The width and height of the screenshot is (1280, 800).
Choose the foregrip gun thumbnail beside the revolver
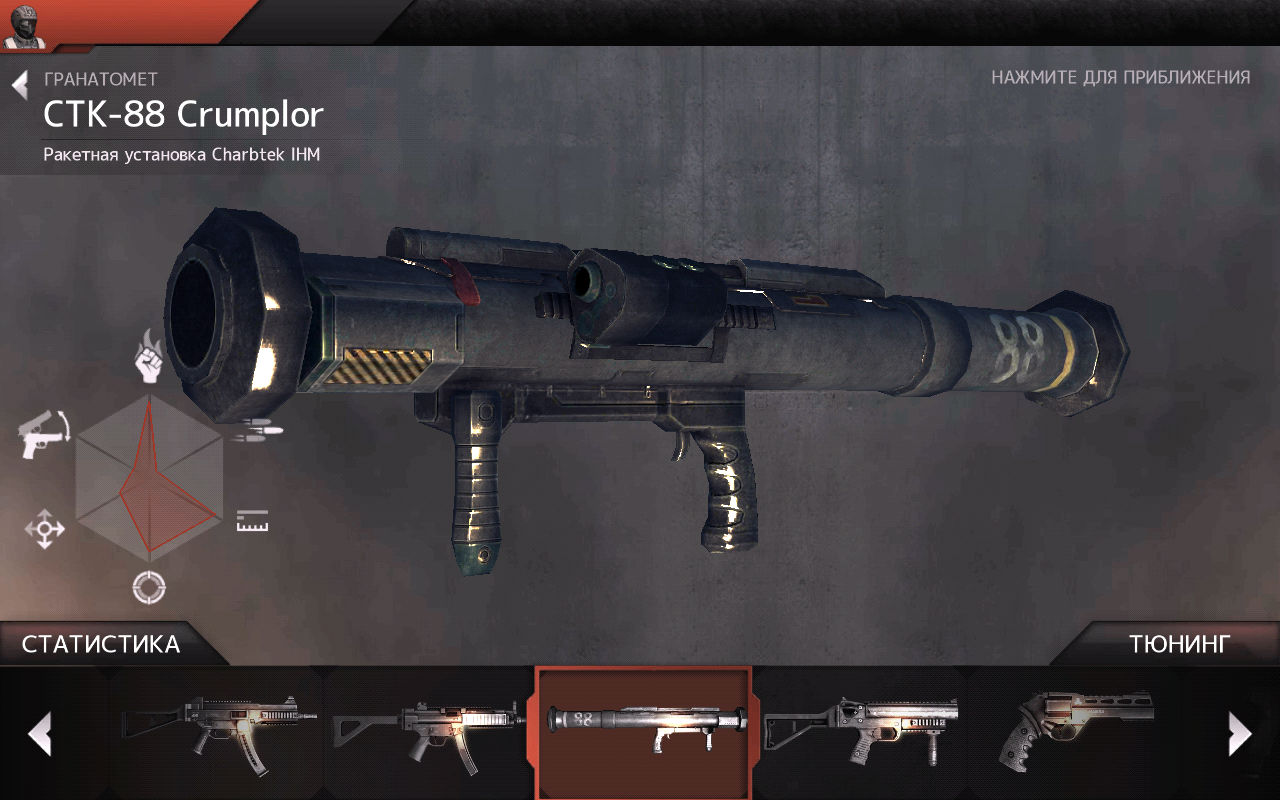pos(860,730)
